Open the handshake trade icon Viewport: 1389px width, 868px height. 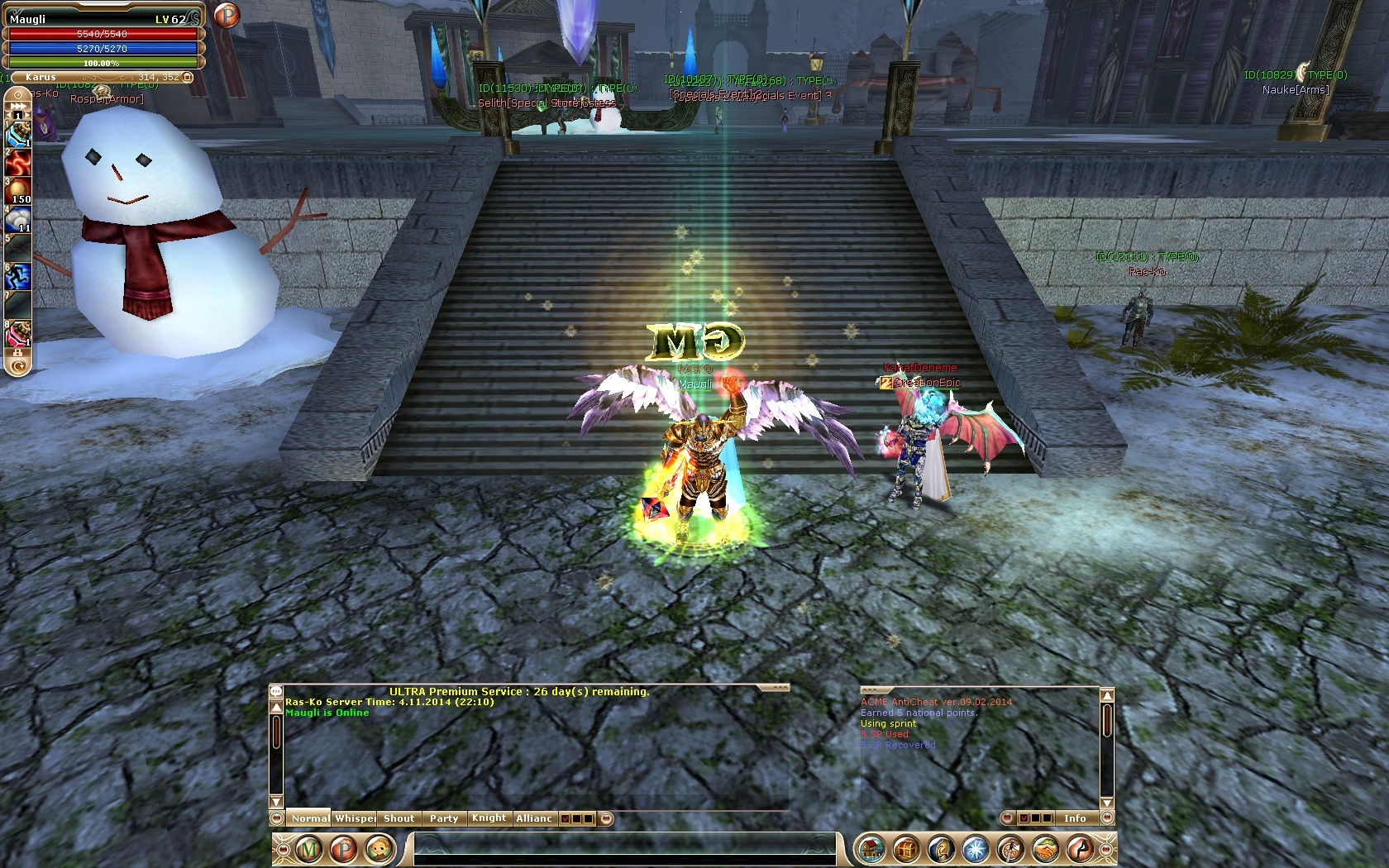pos(1045,849)
